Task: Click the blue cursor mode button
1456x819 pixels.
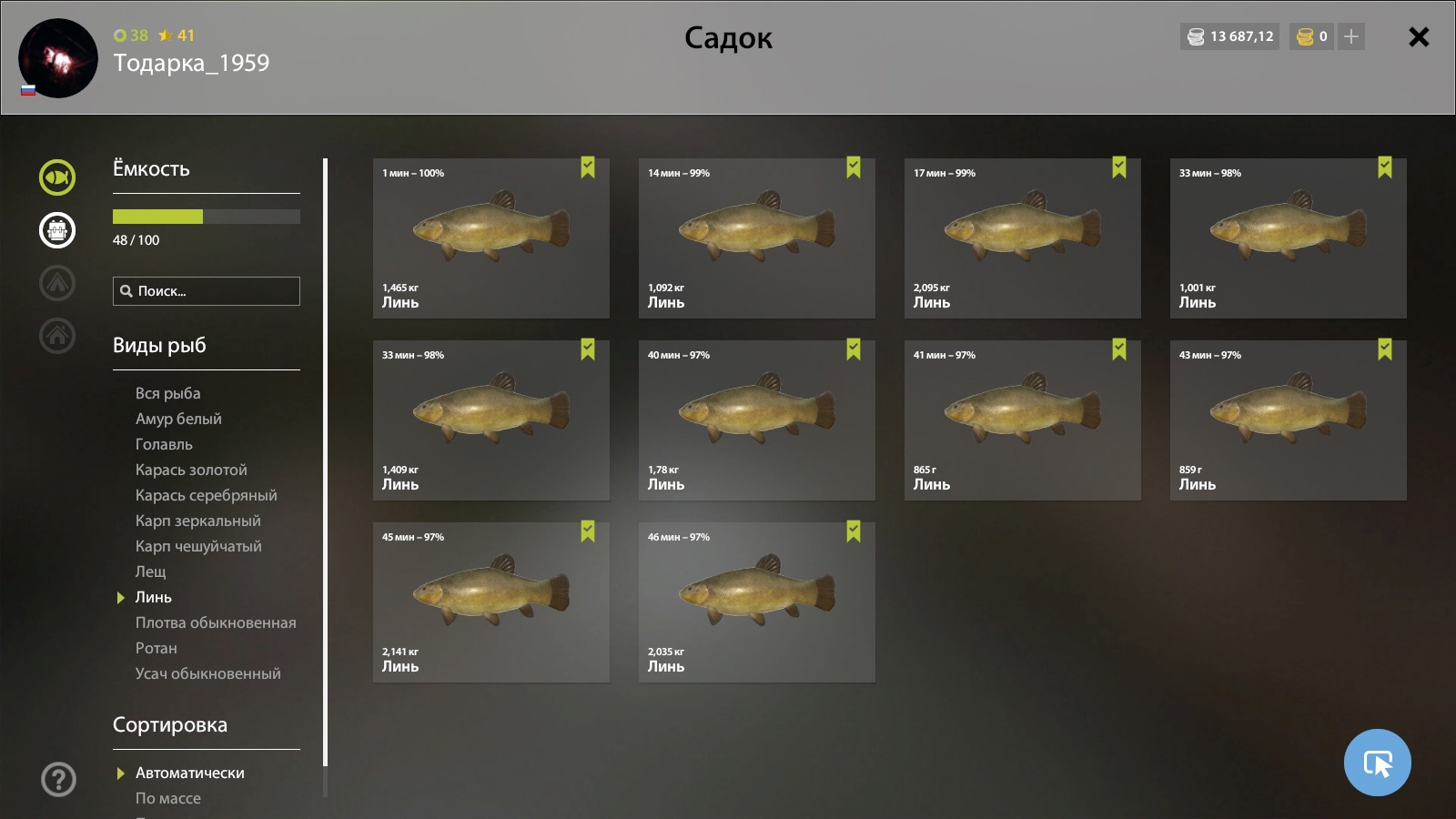Action: tap(1377, 763)
